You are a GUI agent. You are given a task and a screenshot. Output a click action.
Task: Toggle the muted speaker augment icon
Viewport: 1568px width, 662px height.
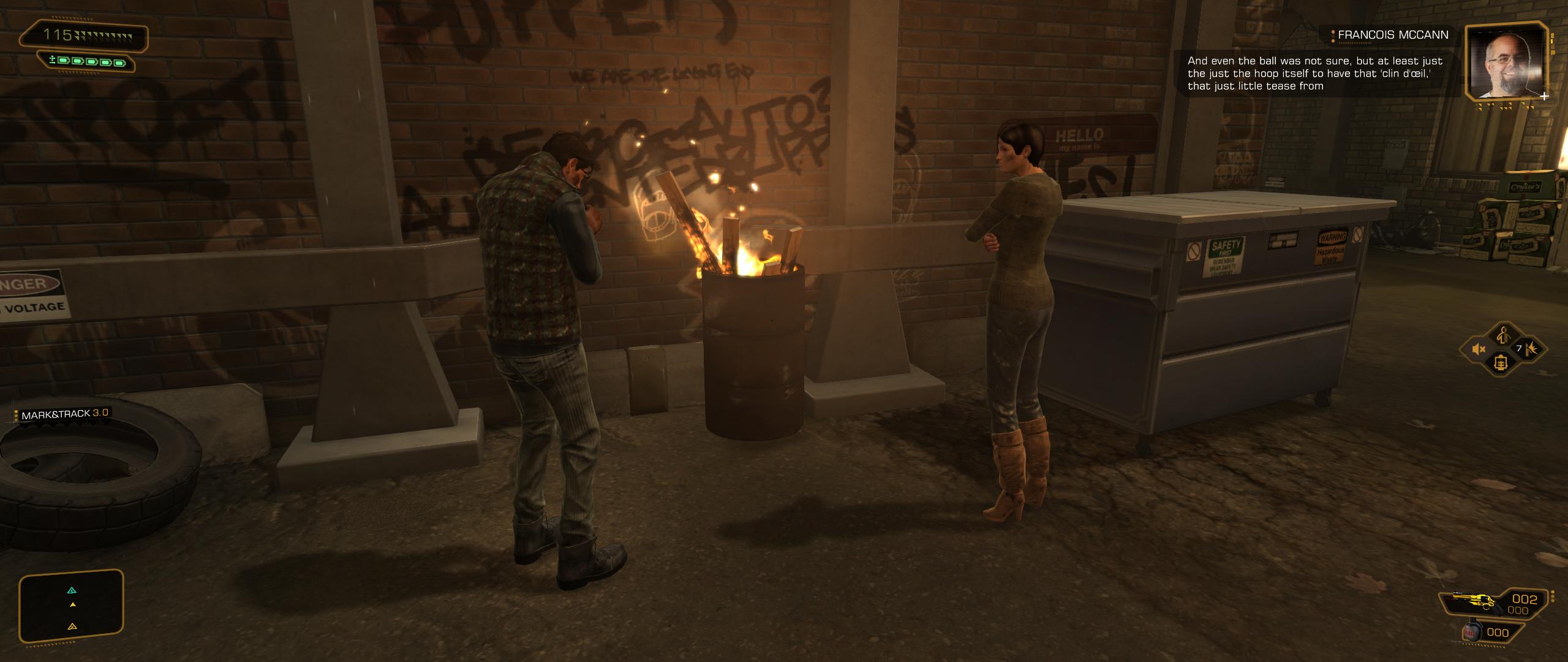tap(1479, 349)
